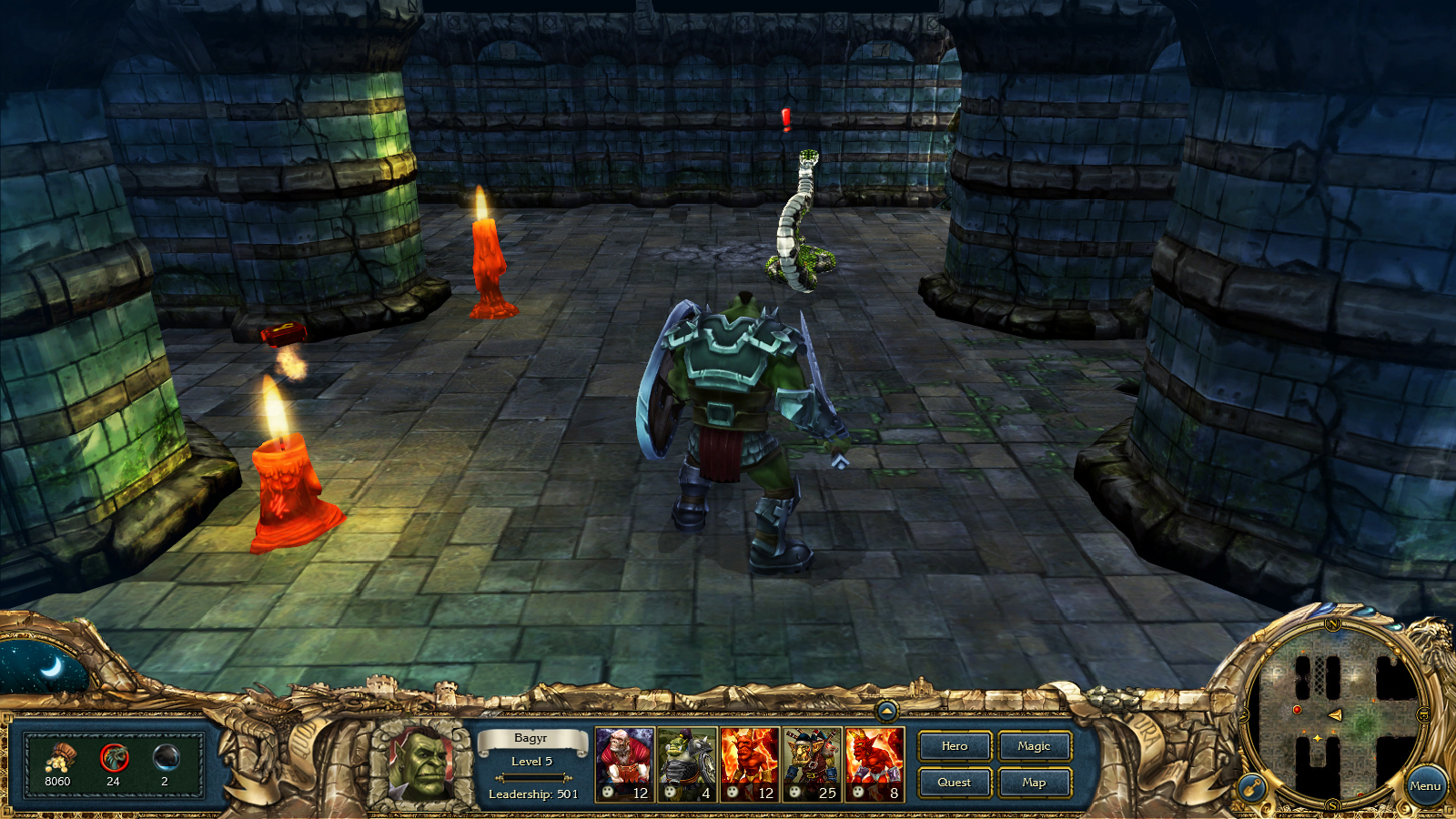Click the Bagyr name banner
This screenshot has height=819, width=1456.
[533, 740]
